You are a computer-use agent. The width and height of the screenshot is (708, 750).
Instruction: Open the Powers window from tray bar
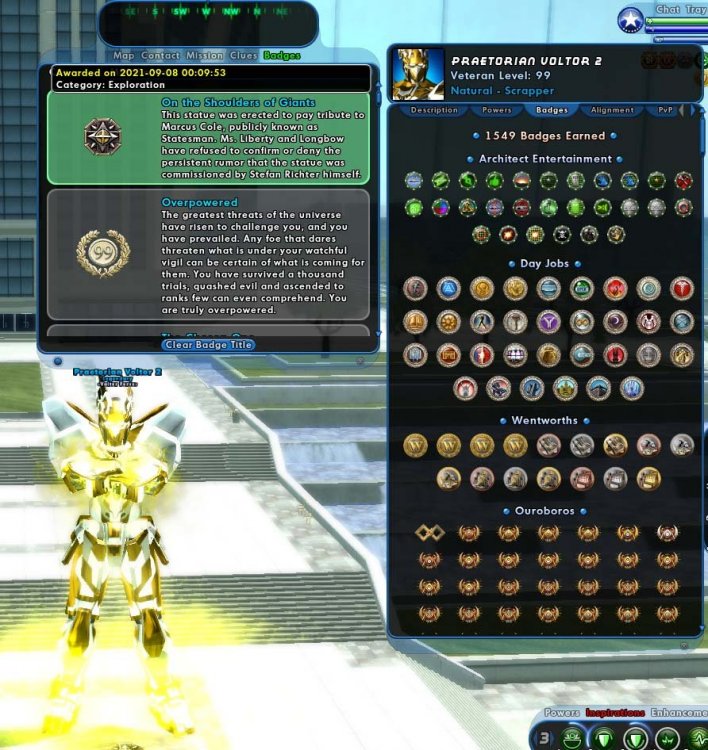click(x=561, y=714)
